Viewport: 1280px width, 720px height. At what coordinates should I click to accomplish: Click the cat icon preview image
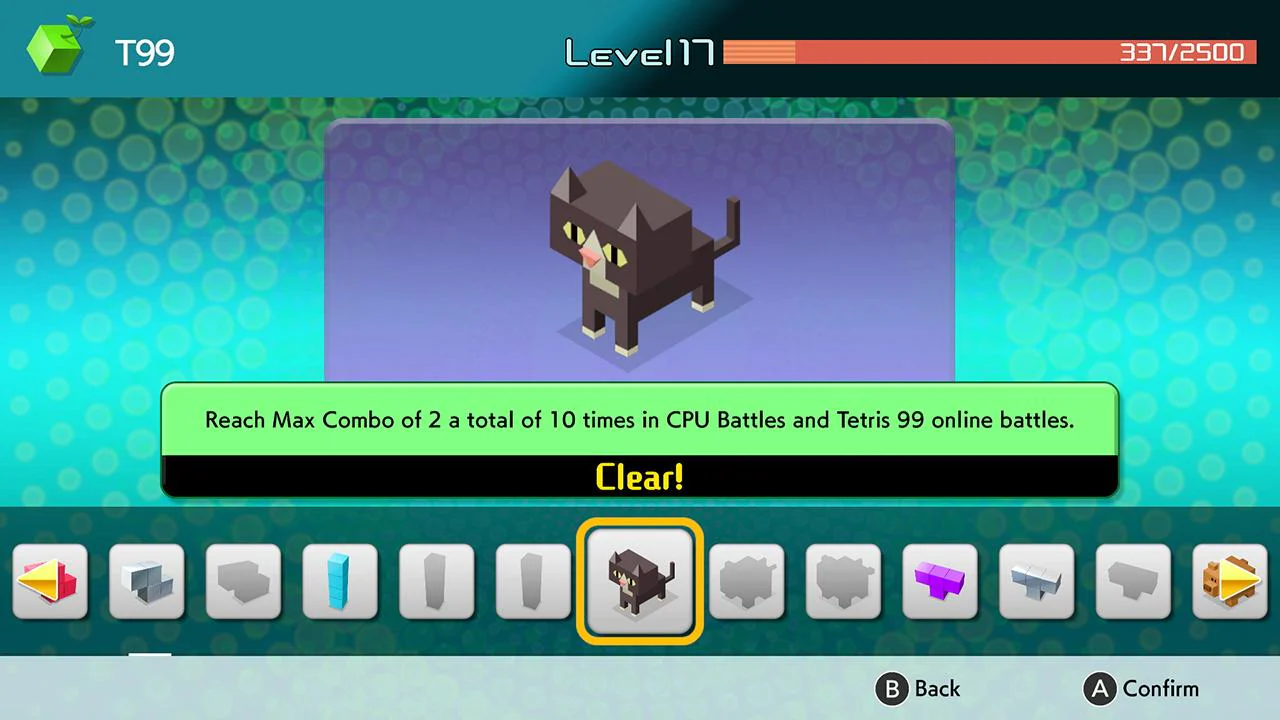(639, 255)
